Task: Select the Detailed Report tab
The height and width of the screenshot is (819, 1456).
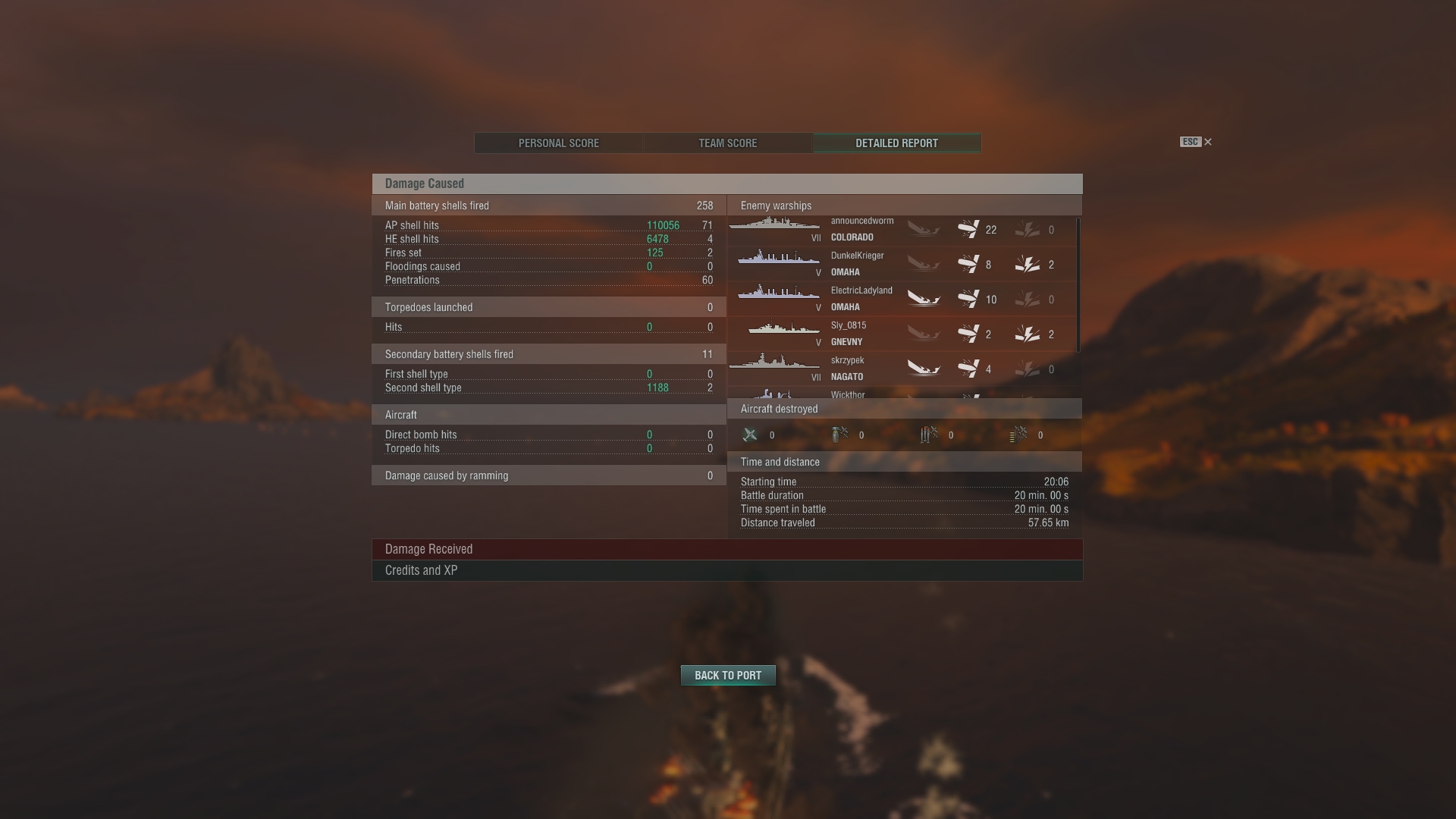Action: click(897, 143)
